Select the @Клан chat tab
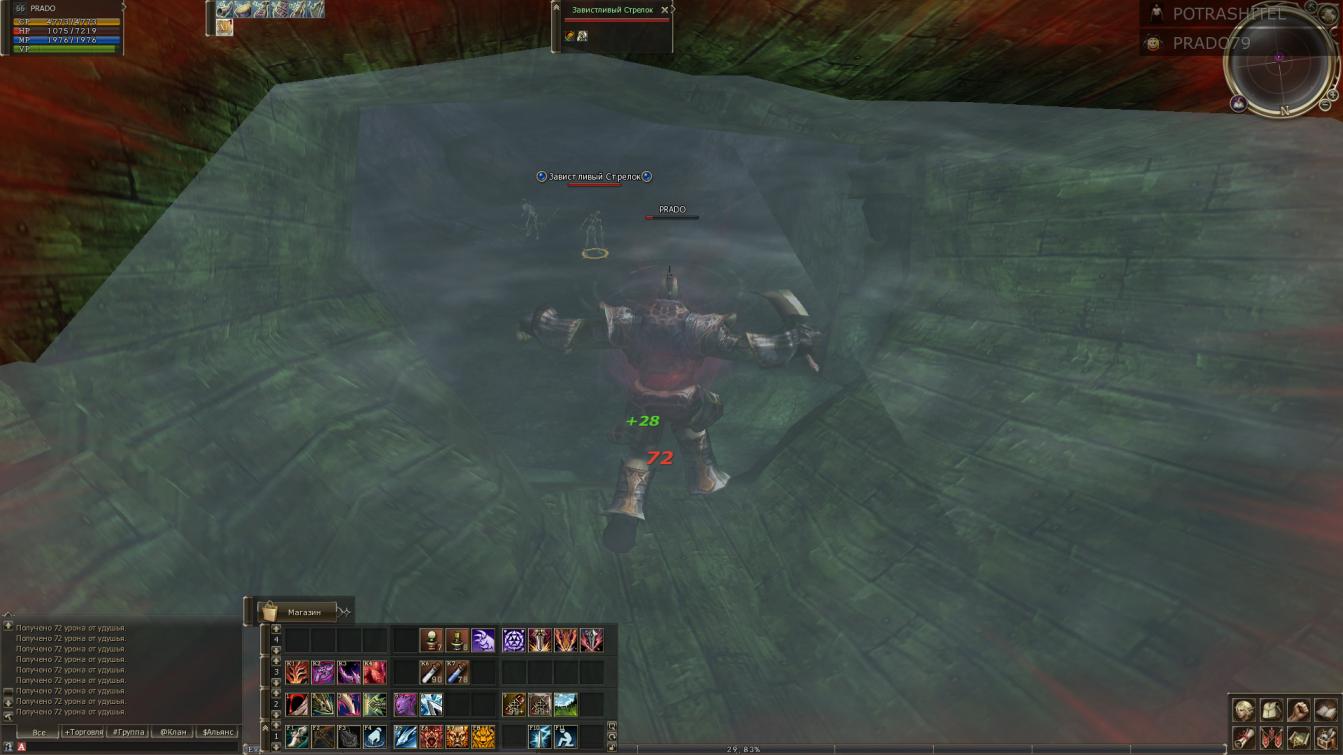This screenshot has height=755, width=1343. 174,732
